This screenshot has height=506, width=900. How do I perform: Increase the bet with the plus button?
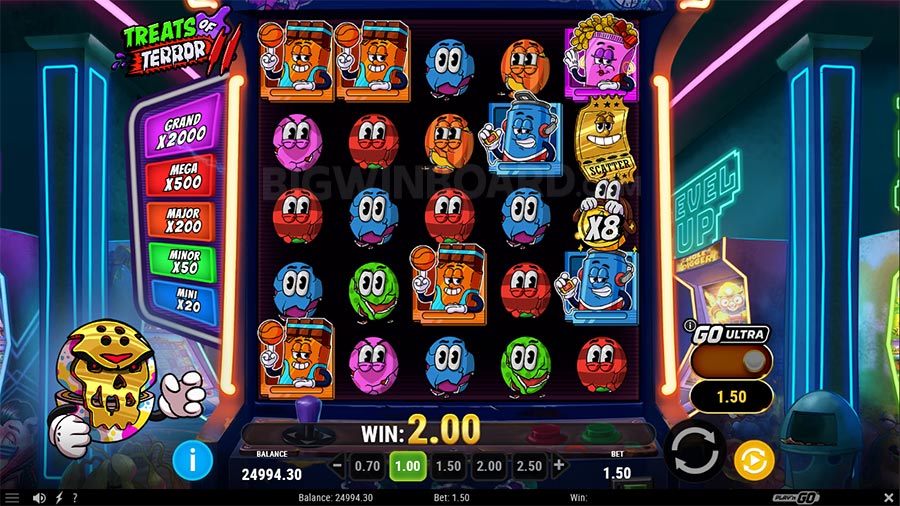point(558,465)
